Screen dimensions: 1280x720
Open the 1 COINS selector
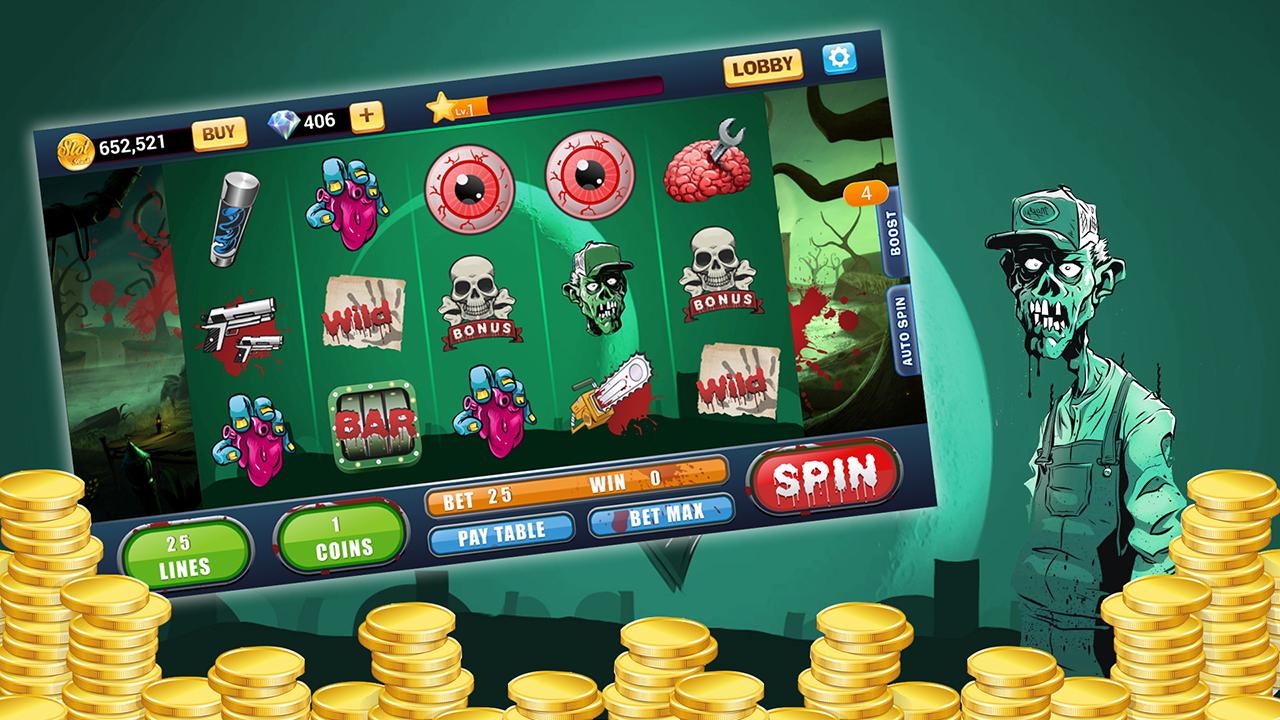(x=342, y=542)
